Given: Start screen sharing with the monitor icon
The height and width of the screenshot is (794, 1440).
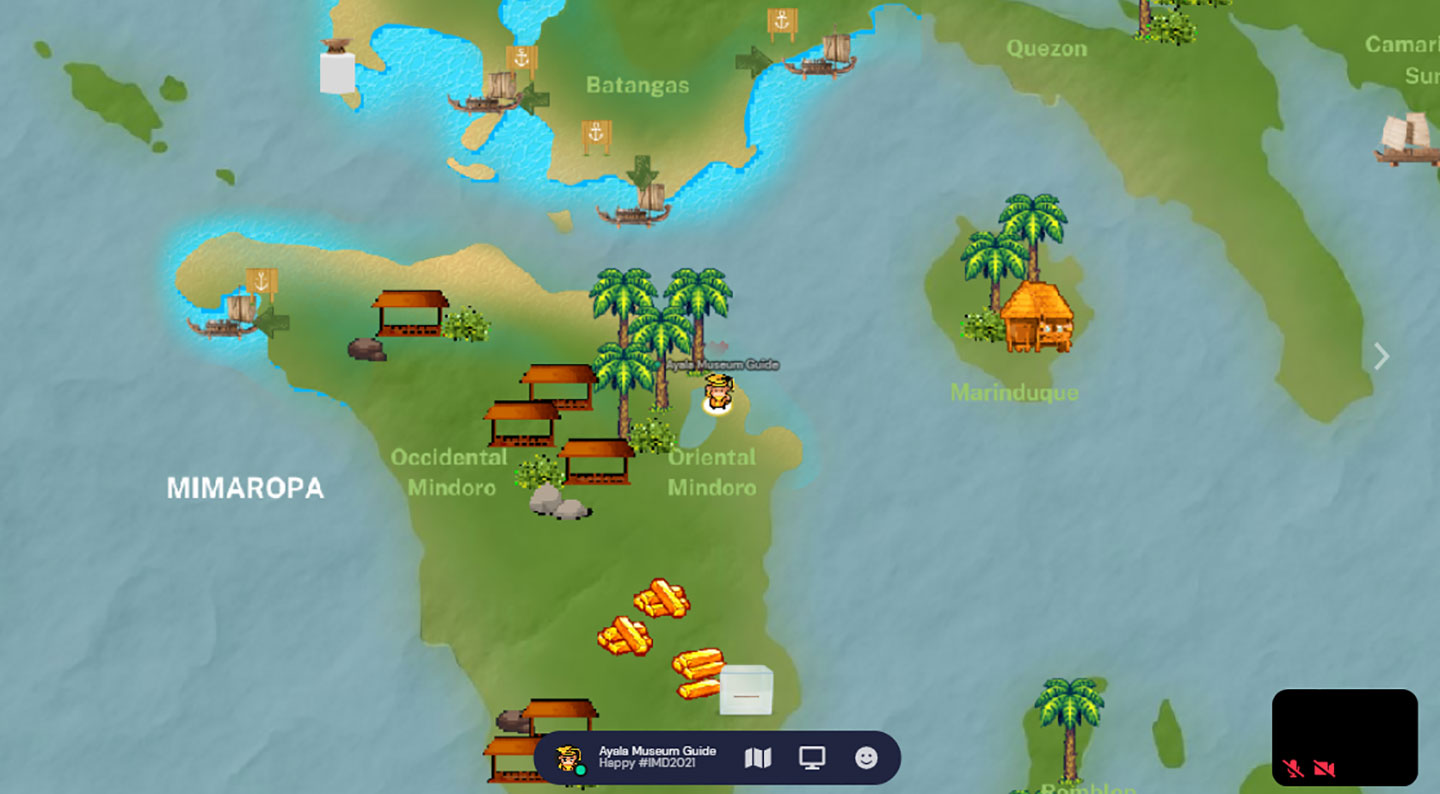Looking at the screenshot, I should (812, 758).
